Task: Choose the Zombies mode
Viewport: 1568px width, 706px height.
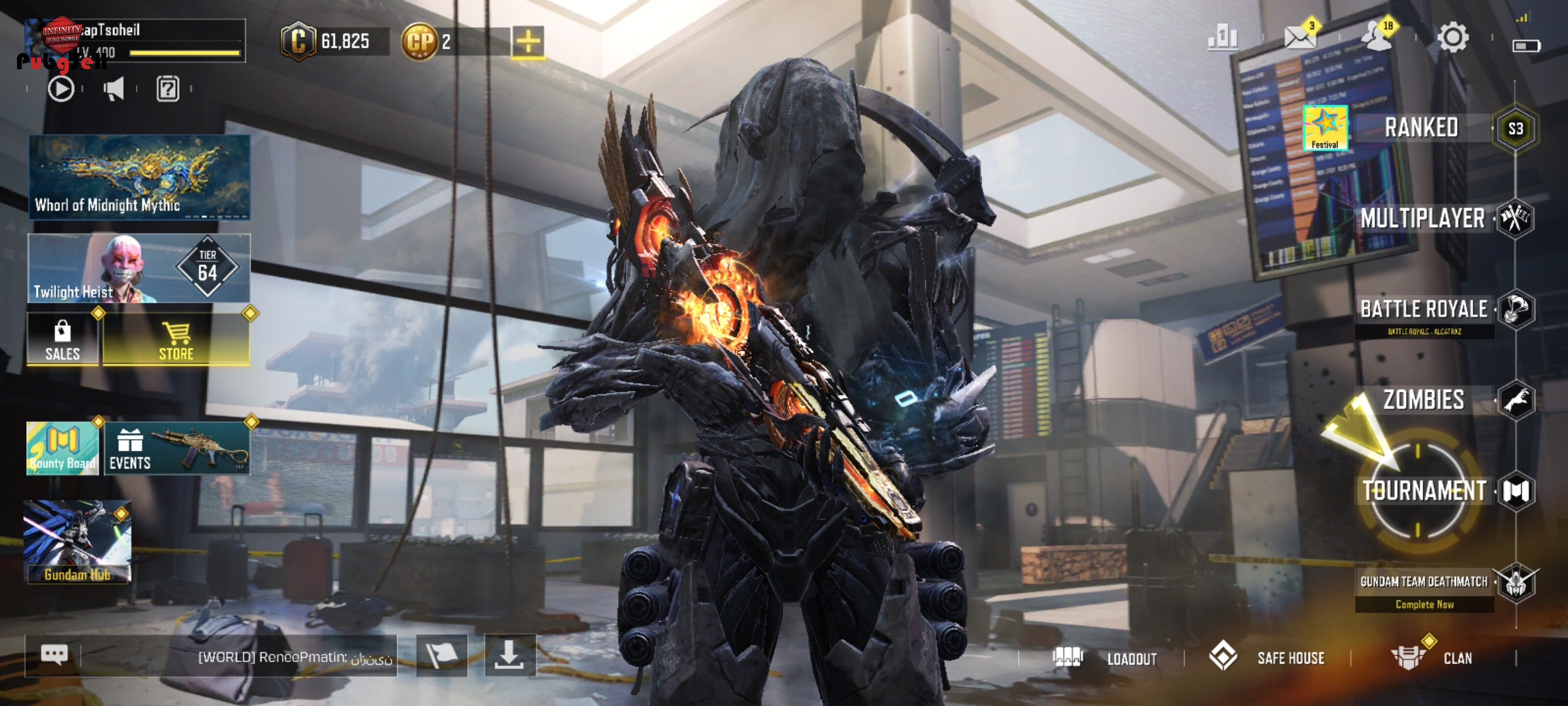Action: 1424,400
